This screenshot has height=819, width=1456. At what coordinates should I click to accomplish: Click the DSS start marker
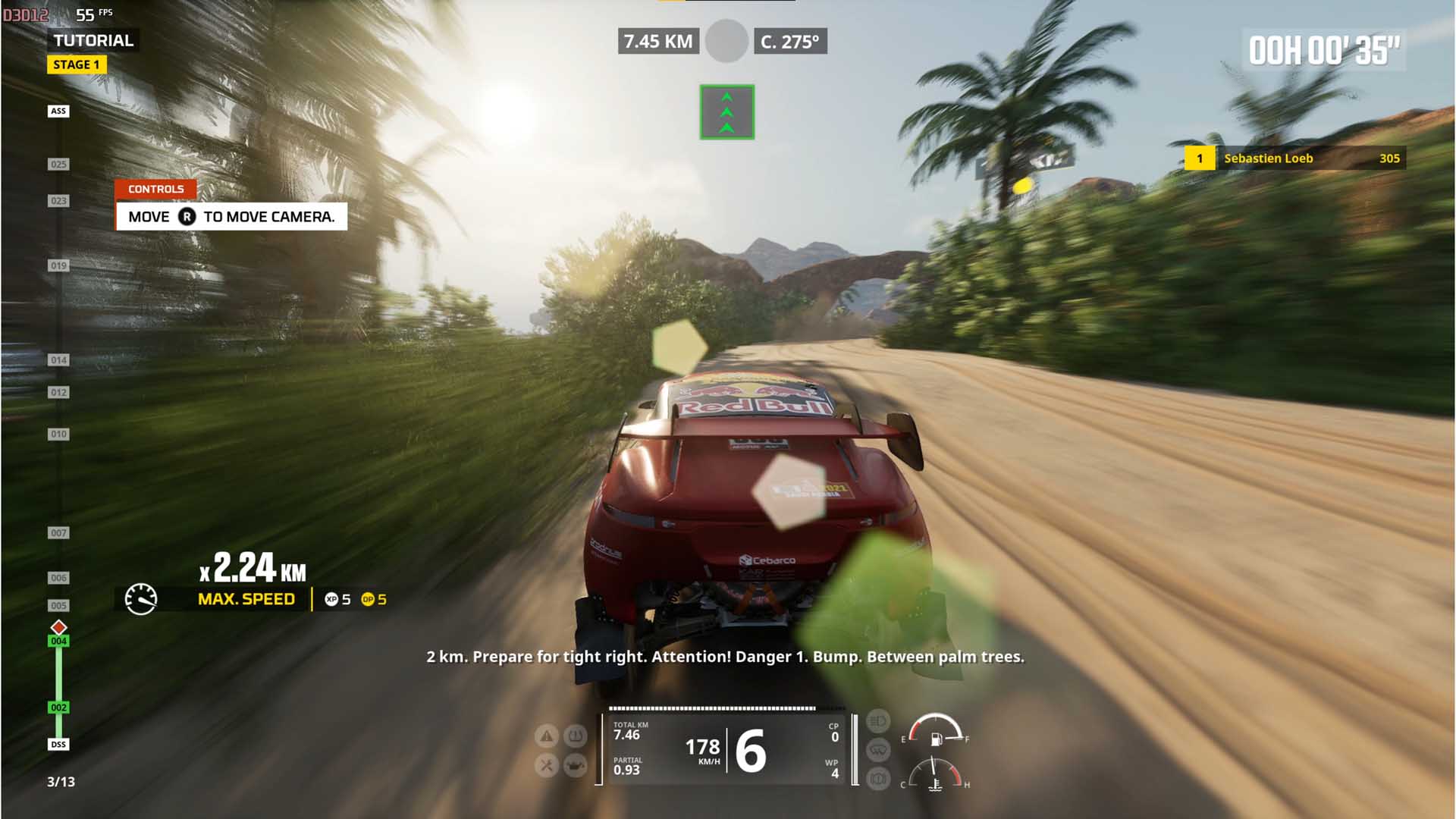(58, 745)
